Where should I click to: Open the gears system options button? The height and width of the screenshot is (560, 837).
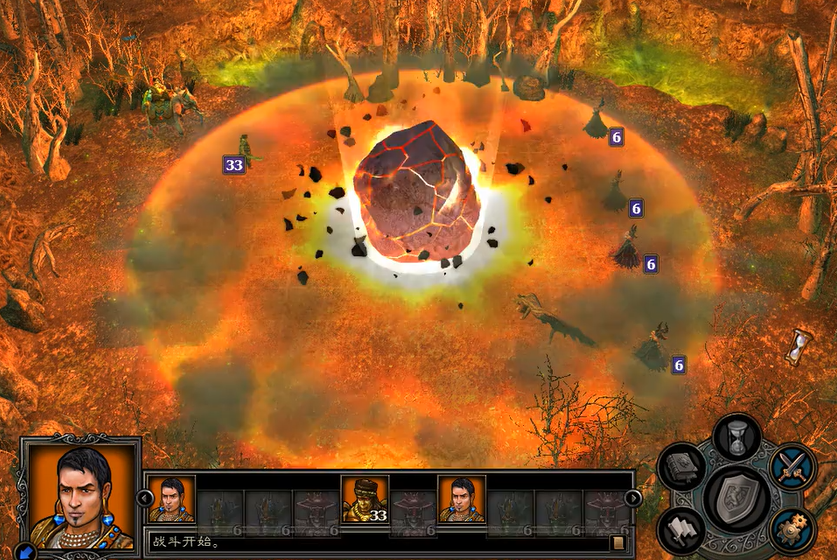(793, 526)
